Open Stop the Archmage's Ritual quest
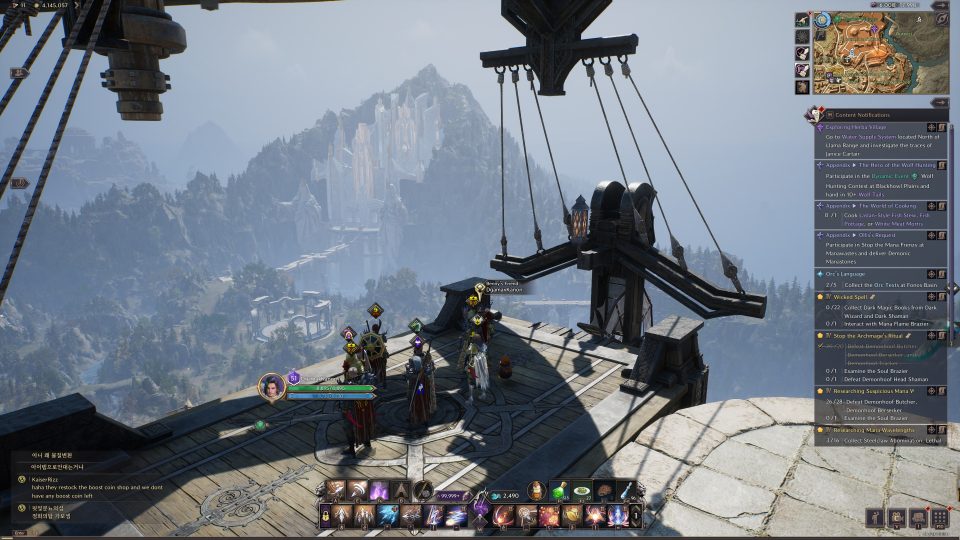Viewport: 960px width, 540px height. [866, 336]
